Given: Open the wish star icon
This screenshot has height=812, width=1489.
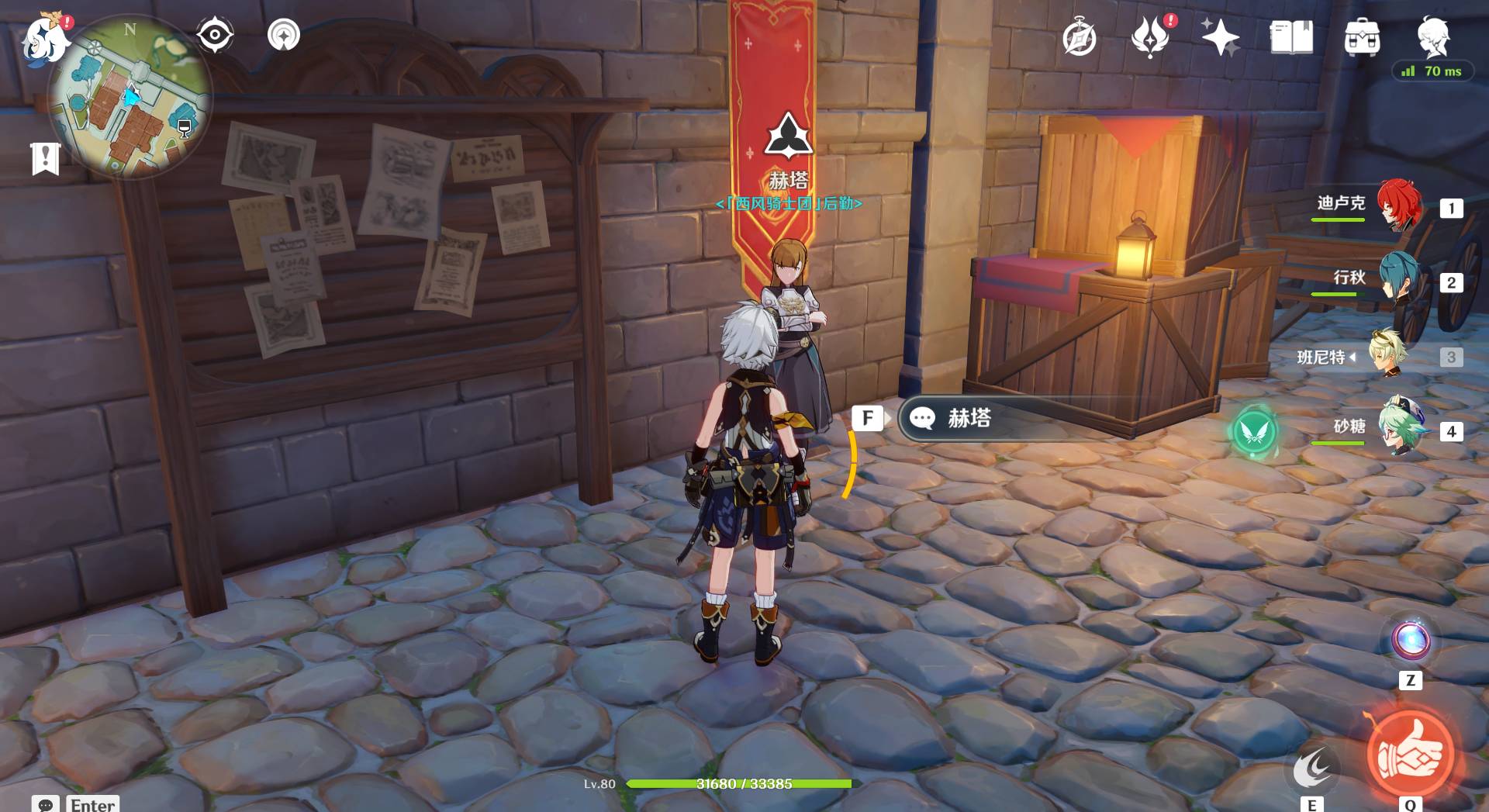Looking at the screenshot, I should 1221,37.
